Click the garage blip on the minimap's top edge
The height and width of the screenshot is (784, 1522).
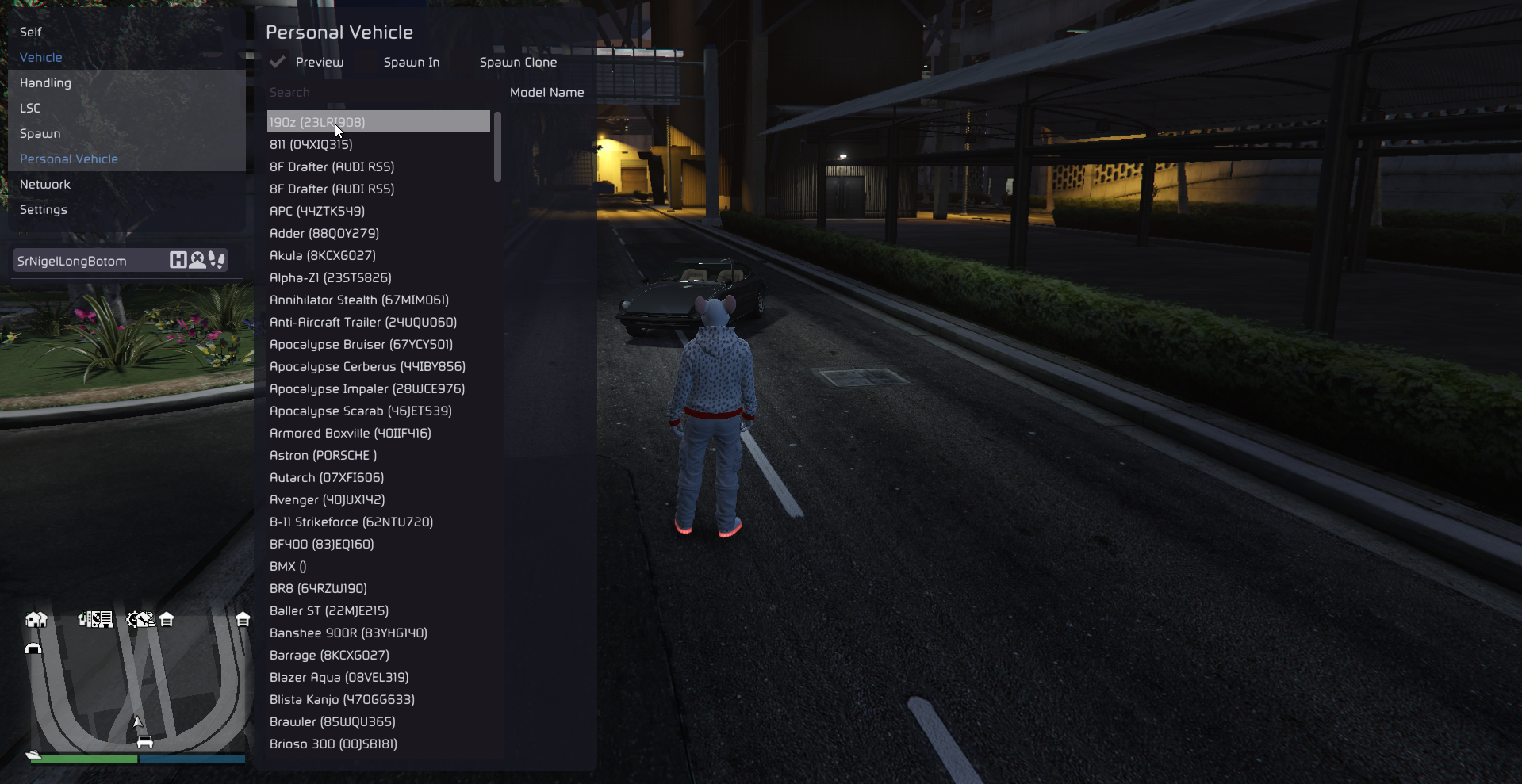166,621
